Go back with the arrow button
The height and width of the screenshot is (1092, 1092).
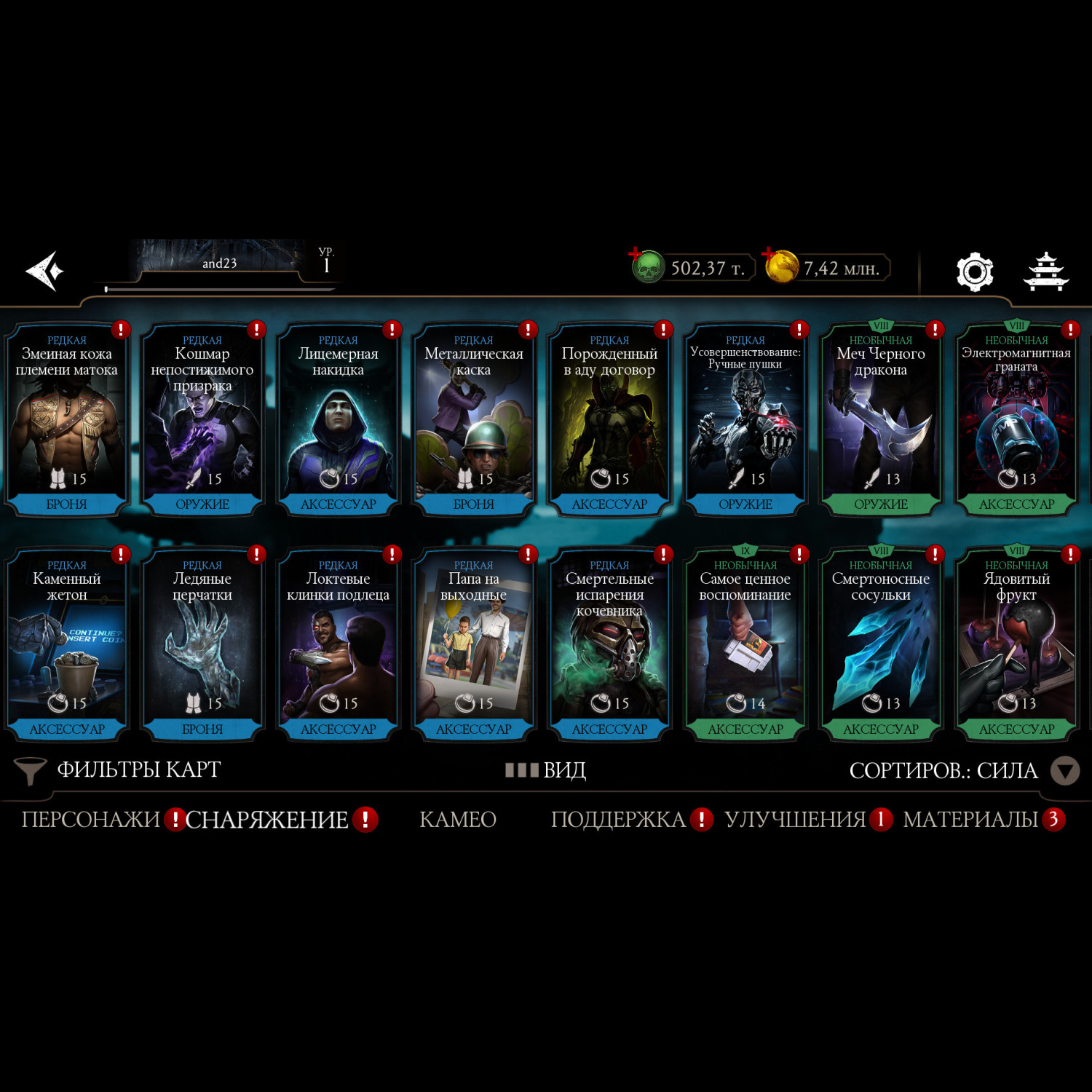point(45,271)
